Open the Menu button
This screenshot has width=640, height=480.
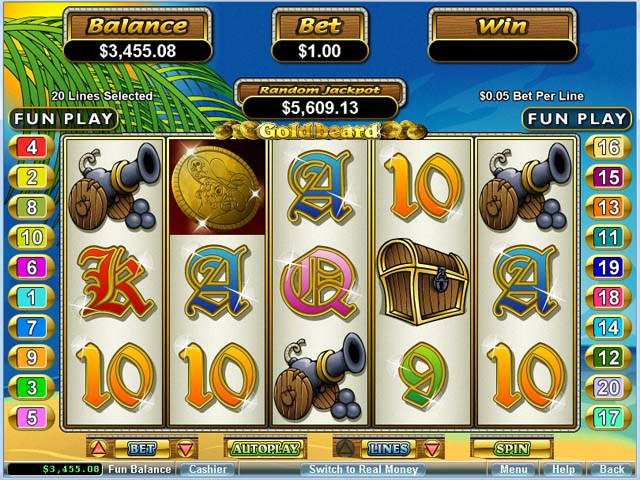click(x=514, y=469)
